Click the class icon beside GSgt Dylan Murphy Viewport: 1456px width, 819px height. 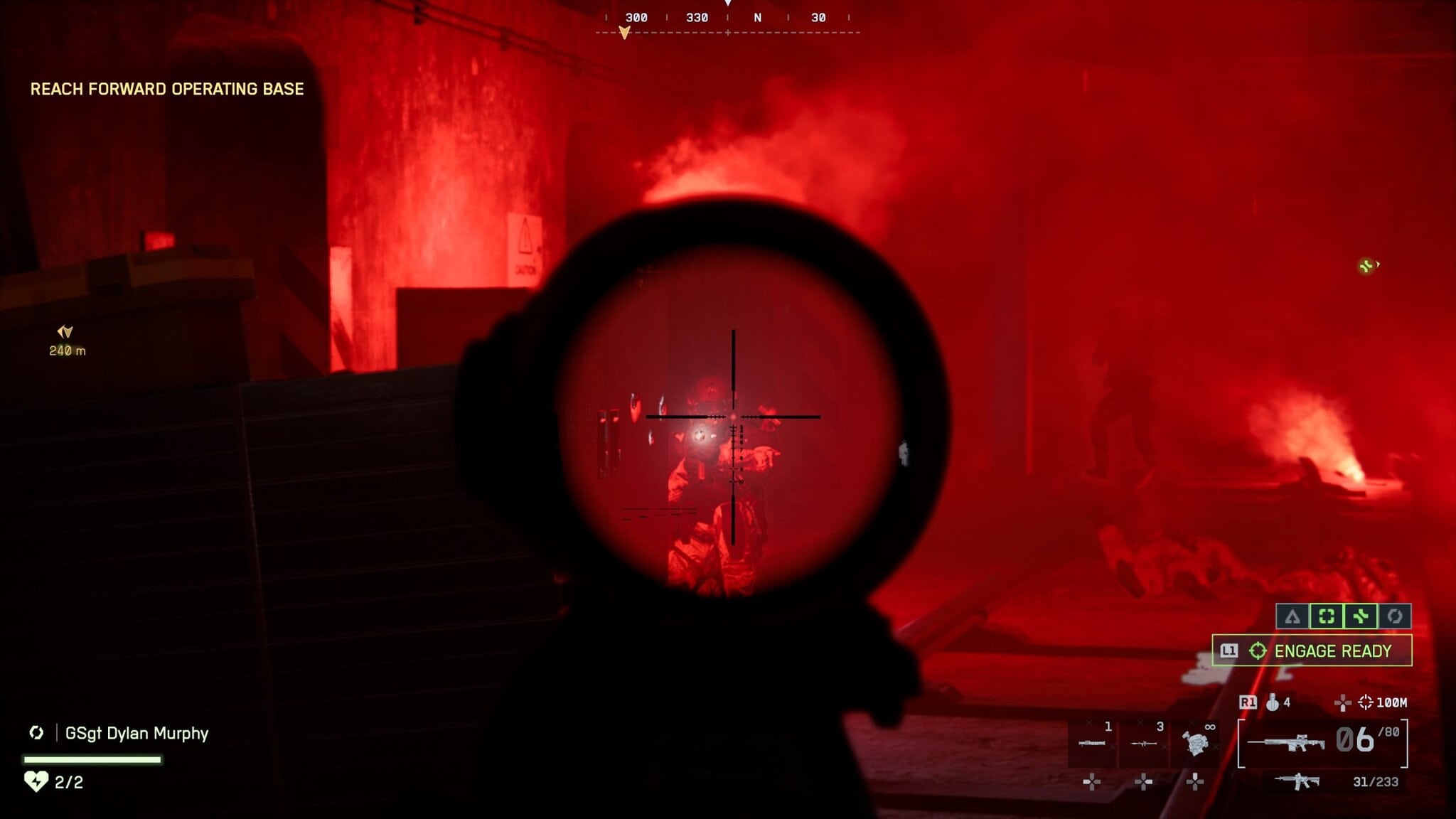pyautogui.click(x=36, y=733)
